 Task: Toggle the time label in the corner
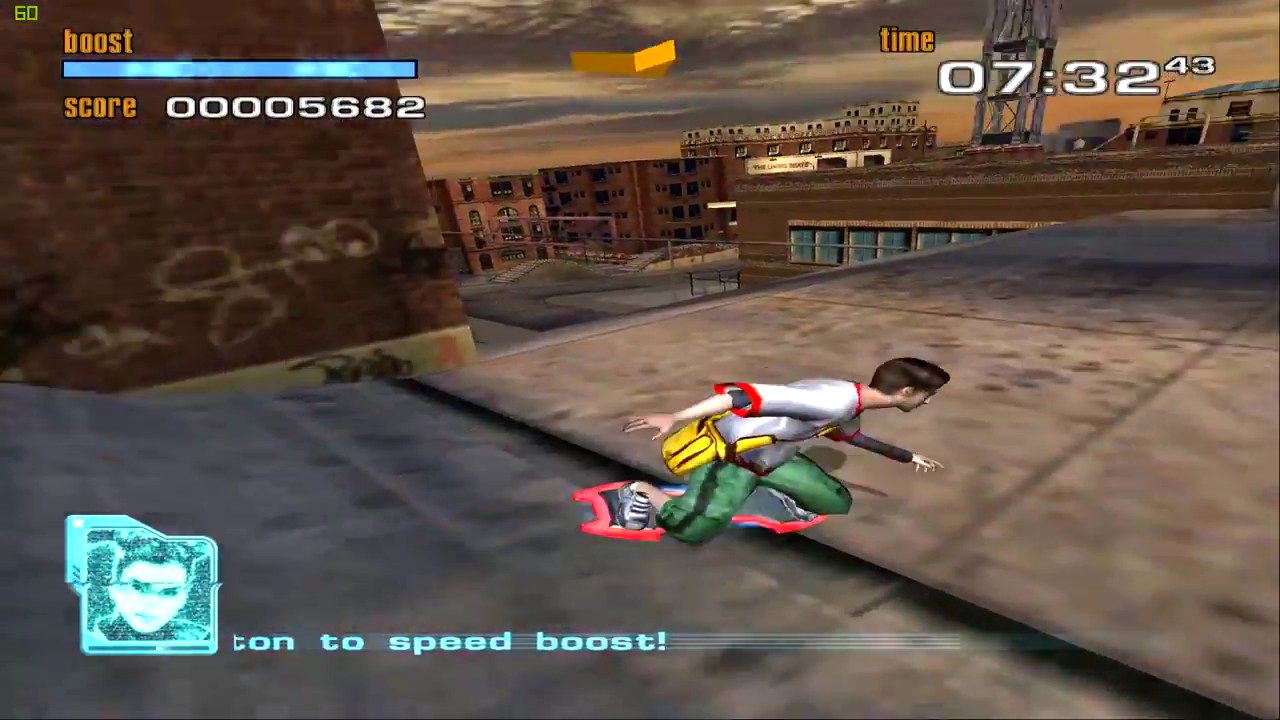906,40
